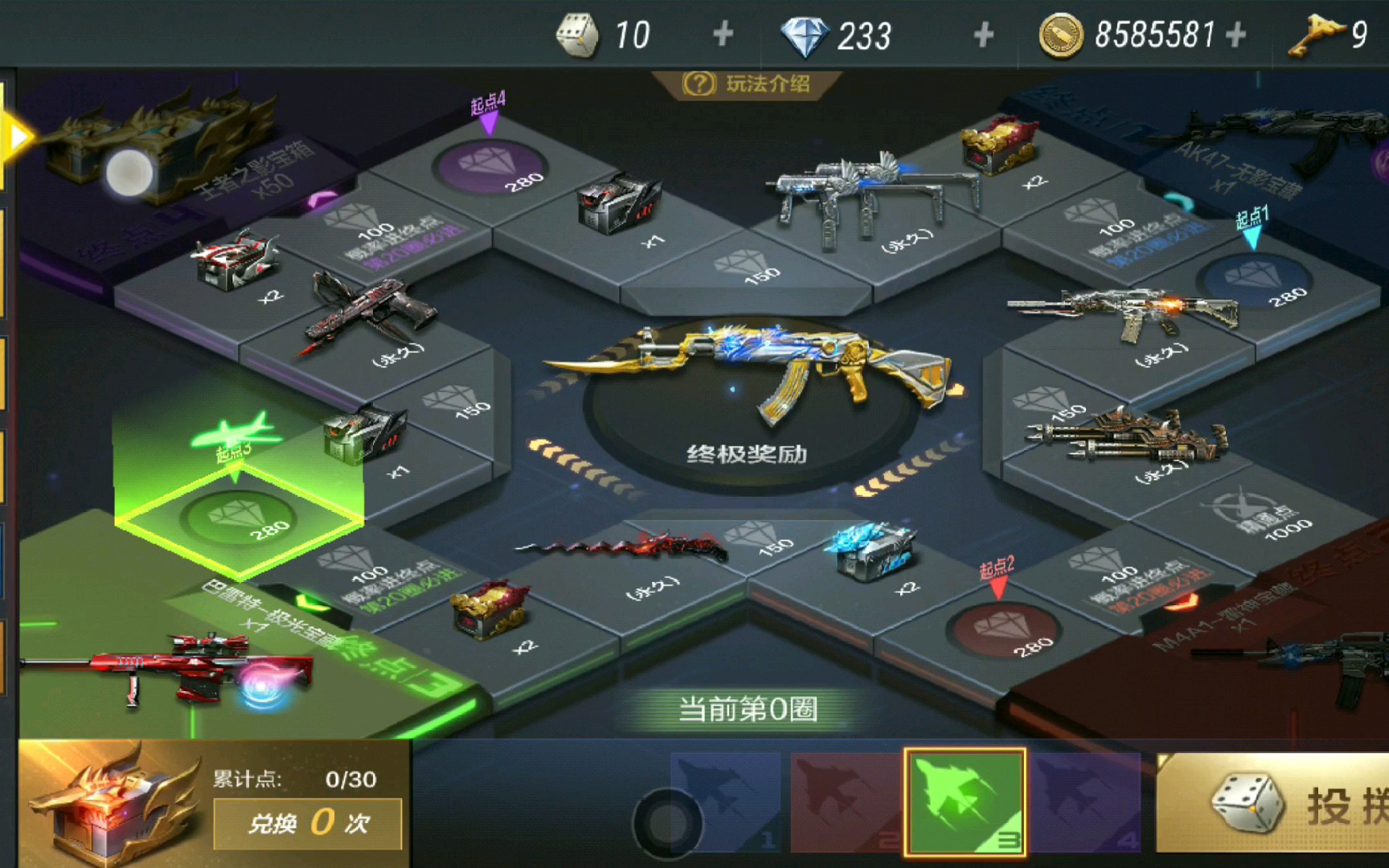The width and height of the screenshot is (1389, 868).
Task: Click the gold coin balance icon
Action: click(1061, 32)
